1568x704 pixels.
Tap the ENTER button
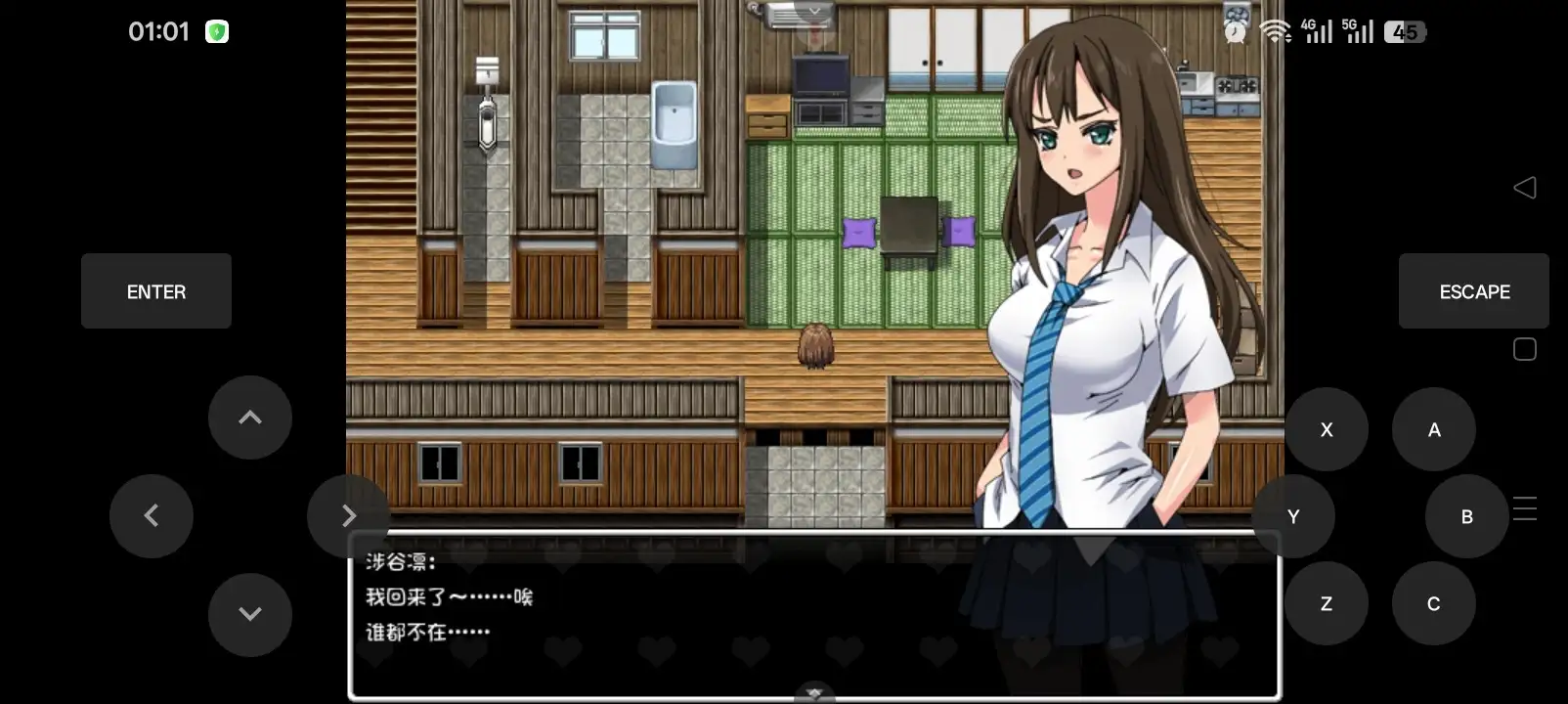156,291
